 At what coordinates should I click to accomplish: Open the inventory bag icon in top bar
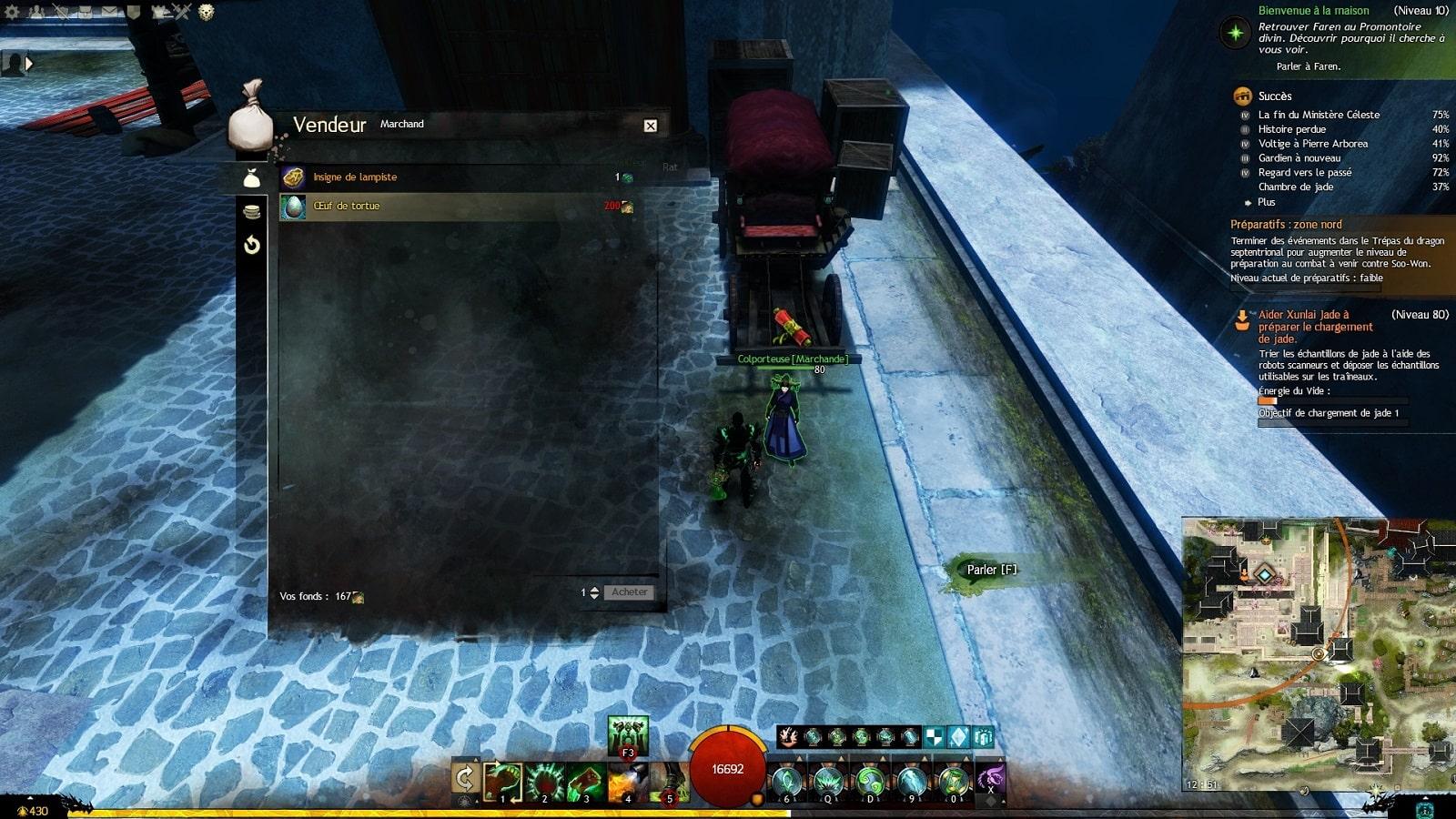point(85,12)
